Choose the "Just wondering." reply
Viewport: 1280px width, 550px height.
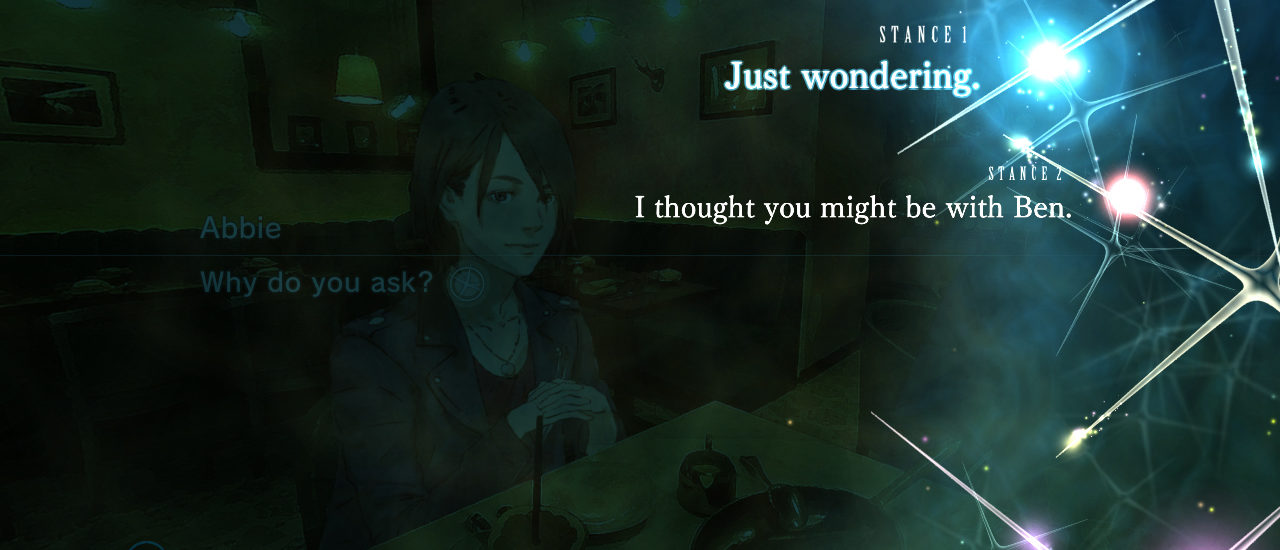pyautogui.click(x=851, y=77)
